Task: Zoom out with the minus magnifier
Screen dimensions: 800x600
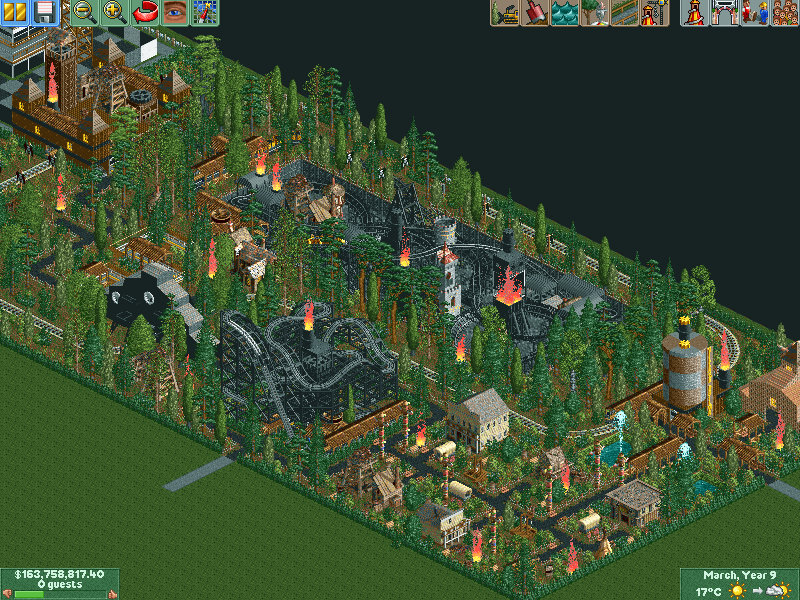Action: (x=85, y=13)
